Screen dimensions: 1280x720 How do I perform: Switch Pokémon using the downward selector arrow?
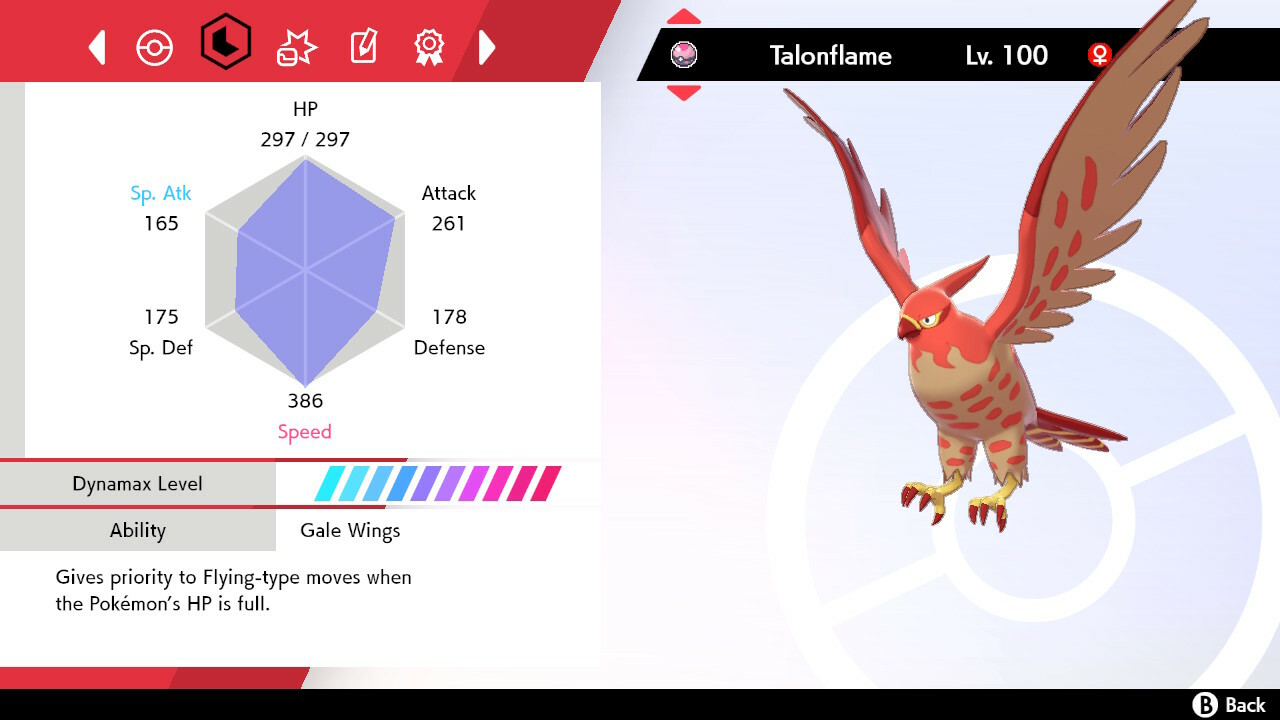pos(684,93)
